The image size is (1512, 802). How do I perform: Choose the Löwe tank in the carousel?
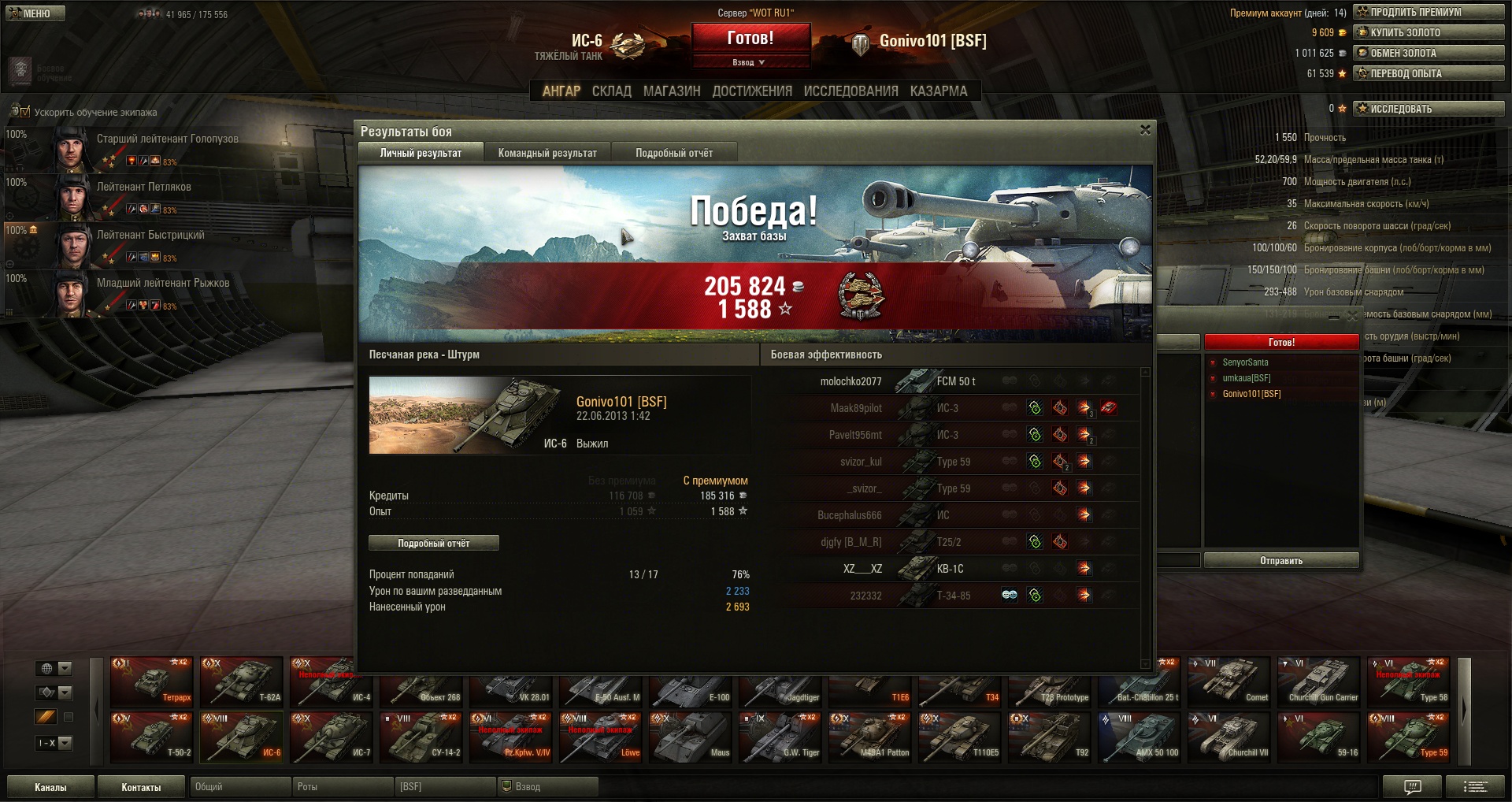pyautogui.click(x=601, y=737)
